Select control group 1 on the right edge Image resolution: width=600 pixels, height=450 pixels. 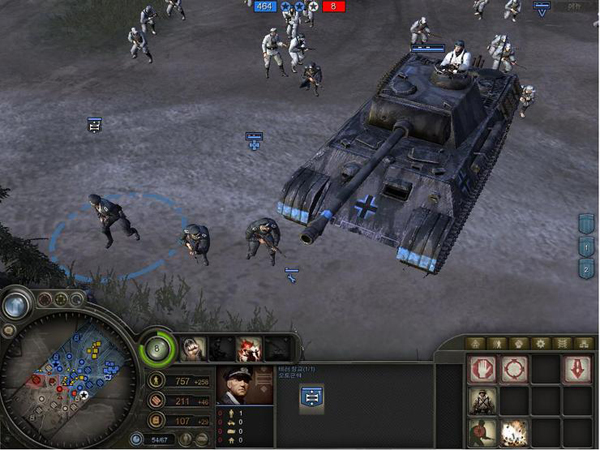586,246
